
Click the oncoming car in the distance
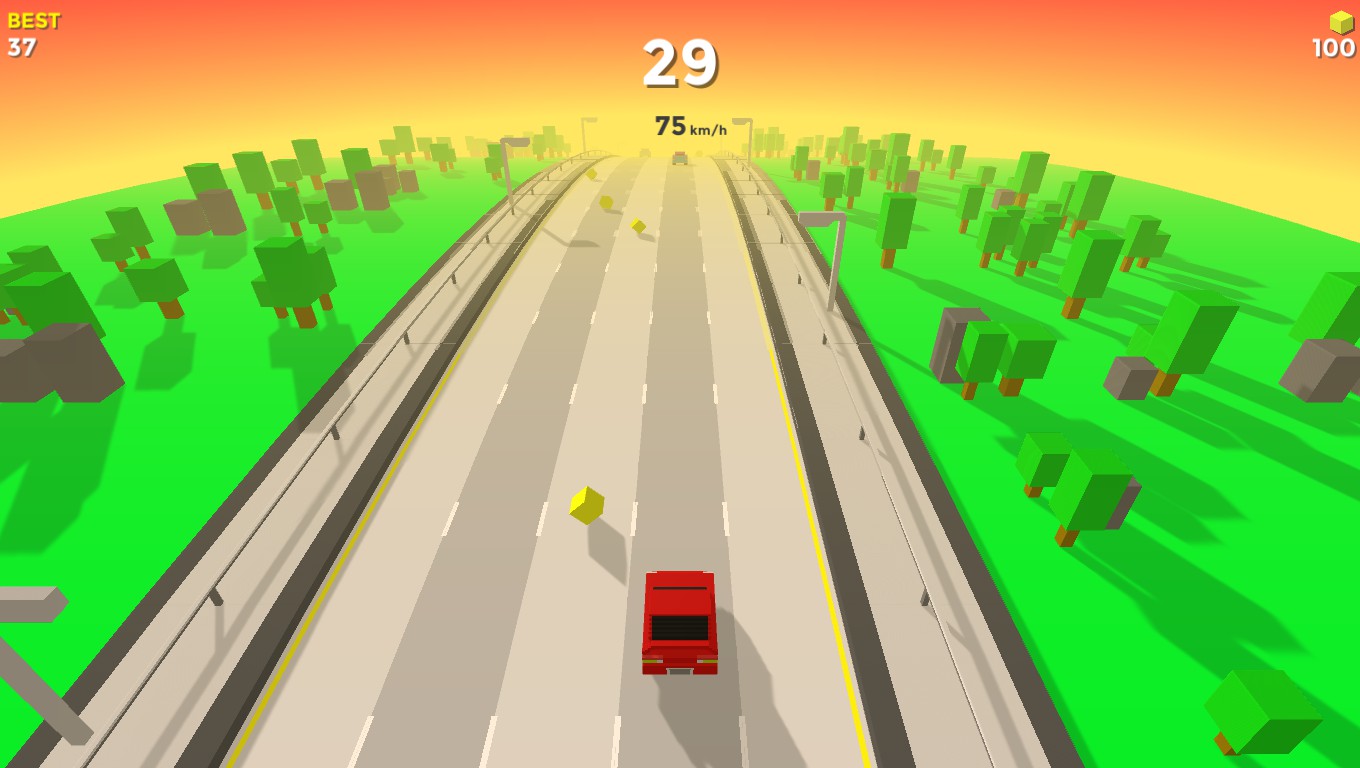[680, 158]
